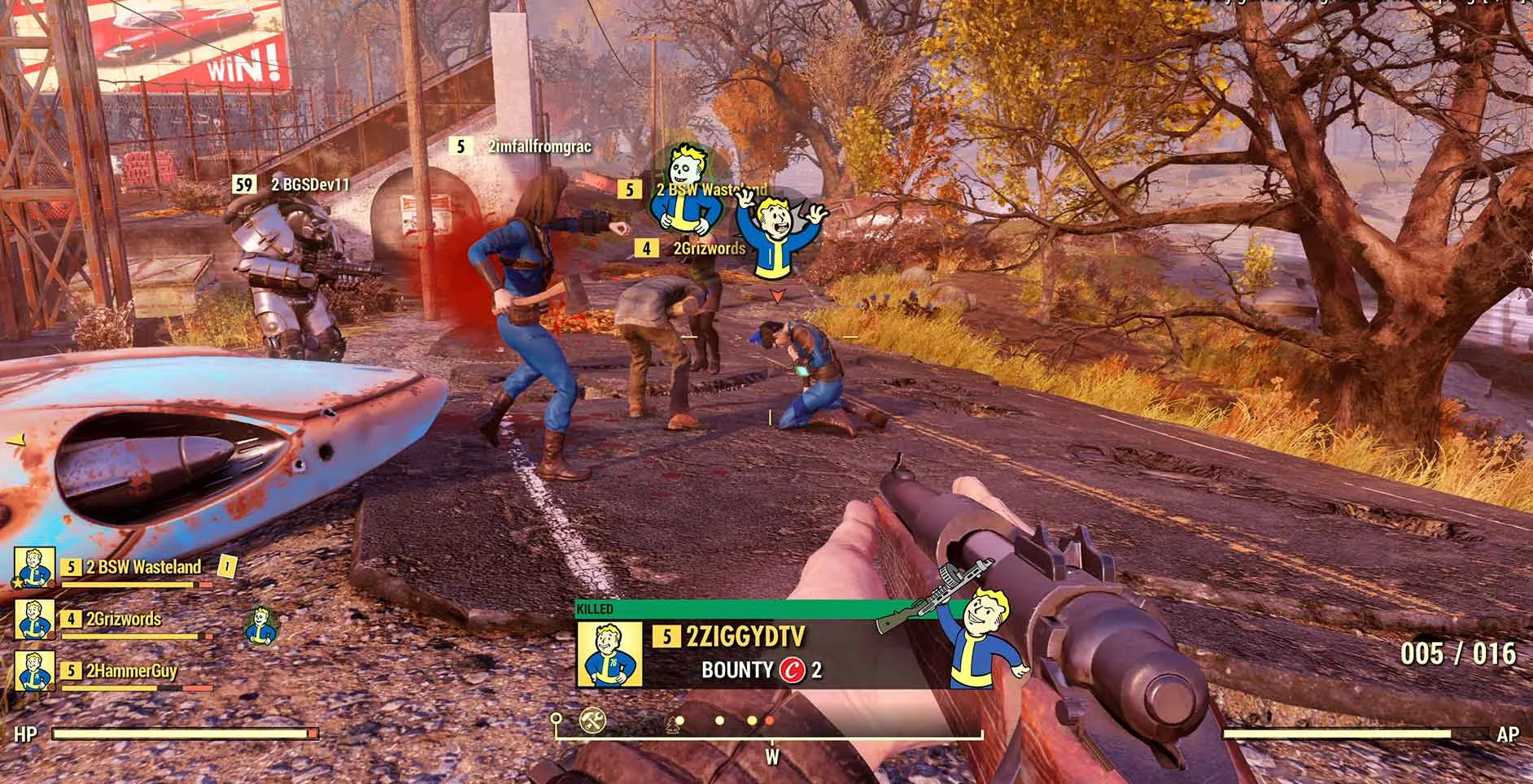The image size is (1533, 784).
Task: Toggle the team leader star badge
Action: click(18, 582)
